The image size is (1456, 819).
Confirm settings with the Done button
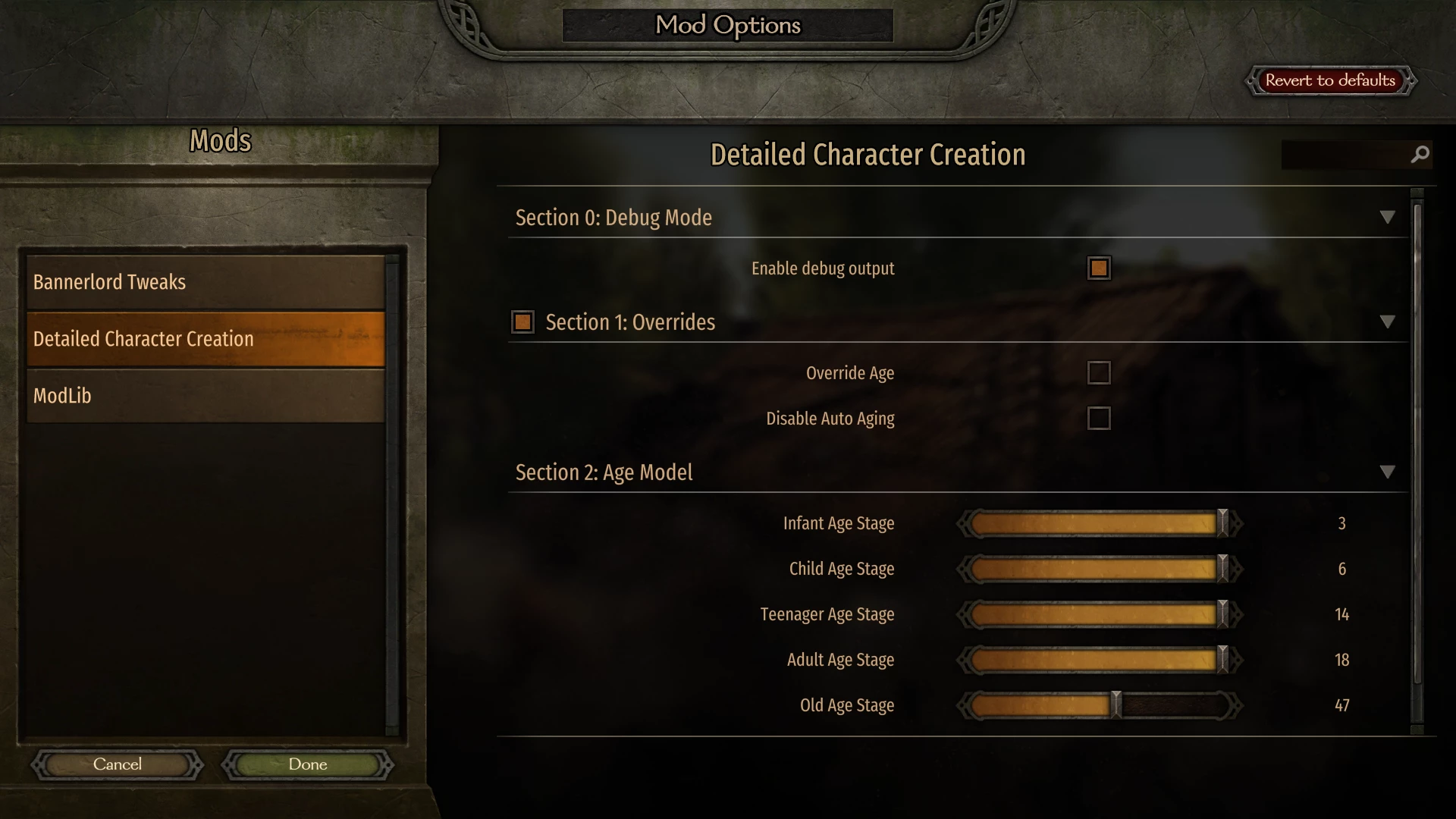click(x=308, y=764)
